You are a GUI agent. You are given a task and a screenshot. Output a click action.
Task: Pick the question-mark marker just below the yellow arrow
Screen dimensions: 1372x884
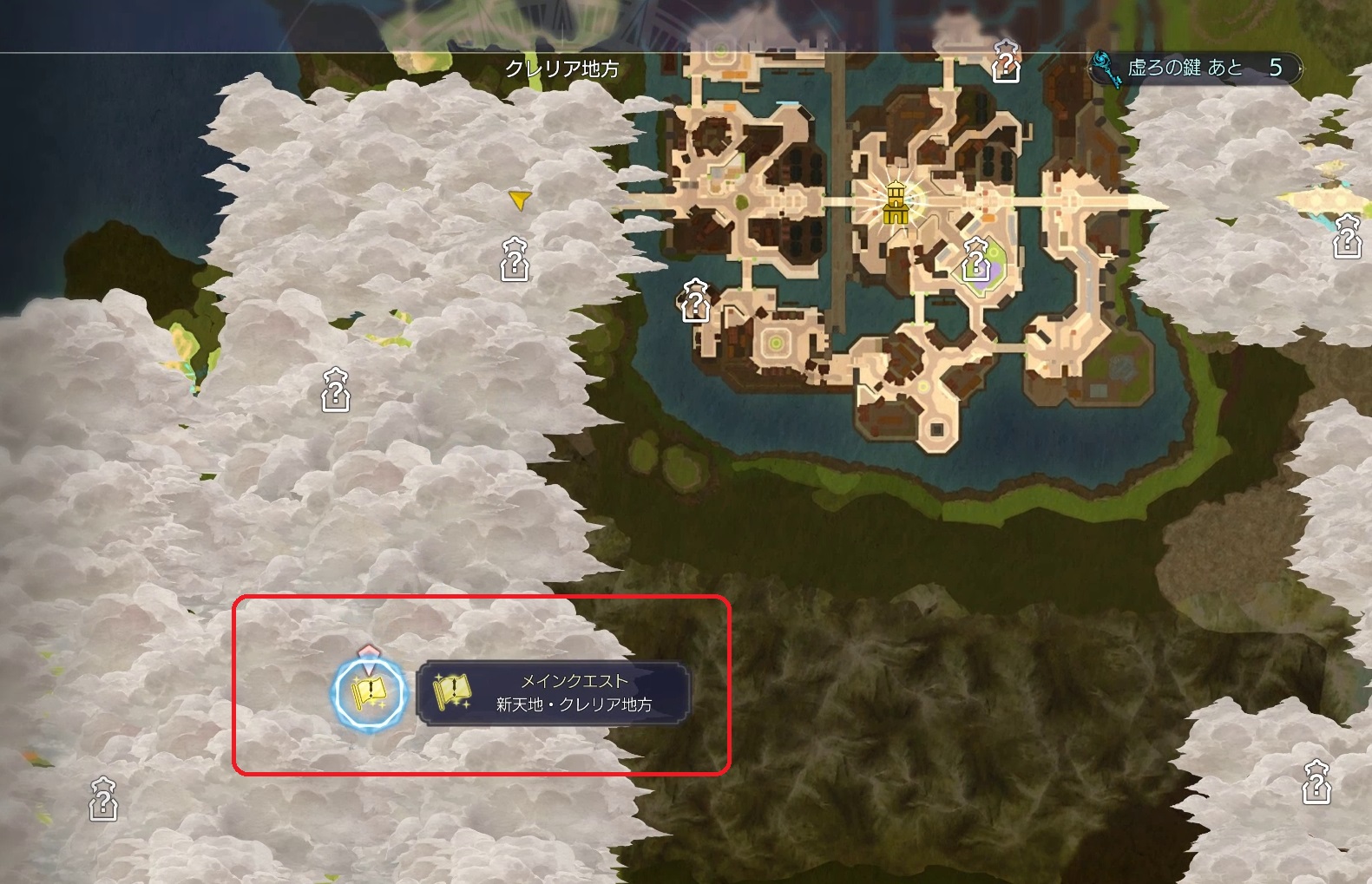click(515, 259)
